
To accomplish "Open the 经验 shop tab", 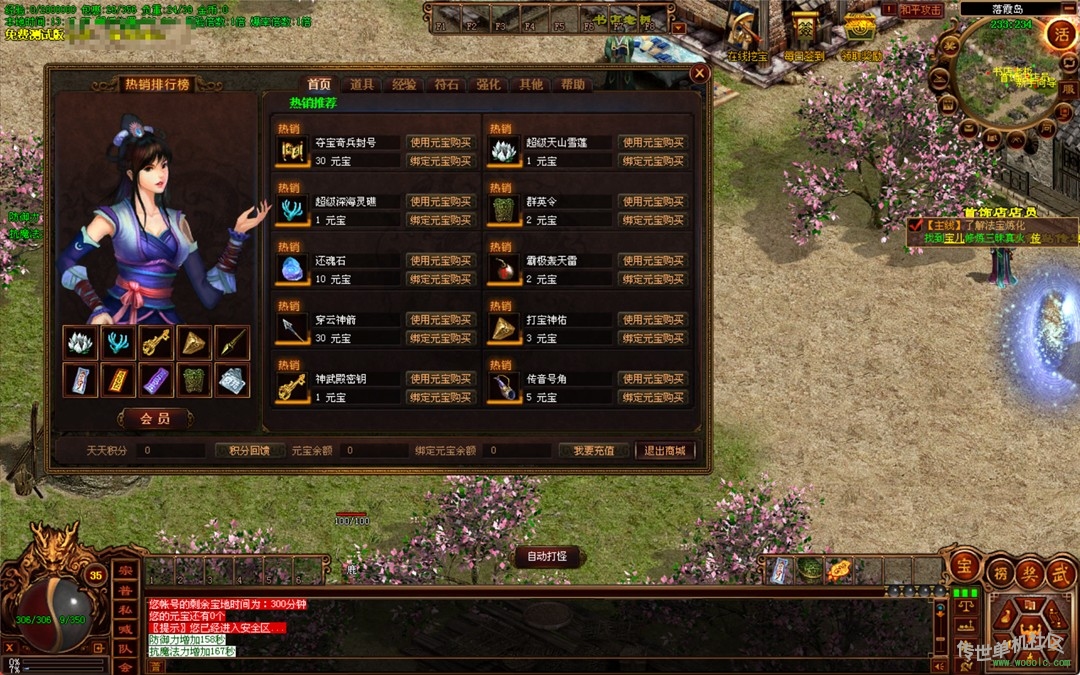I will (x=404, y=85).
